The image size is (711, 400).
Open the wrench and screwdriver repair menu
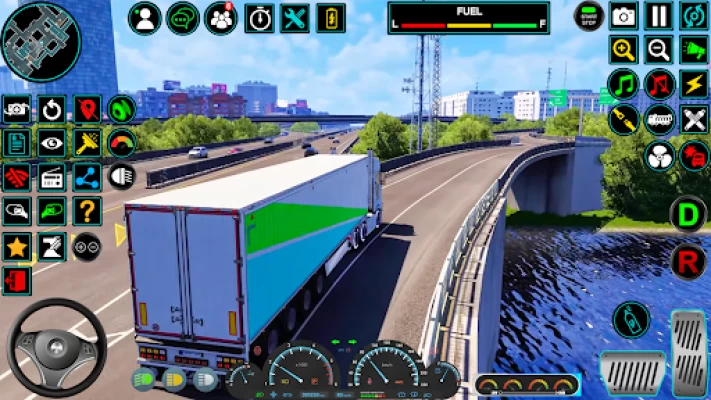pos(294,18)
